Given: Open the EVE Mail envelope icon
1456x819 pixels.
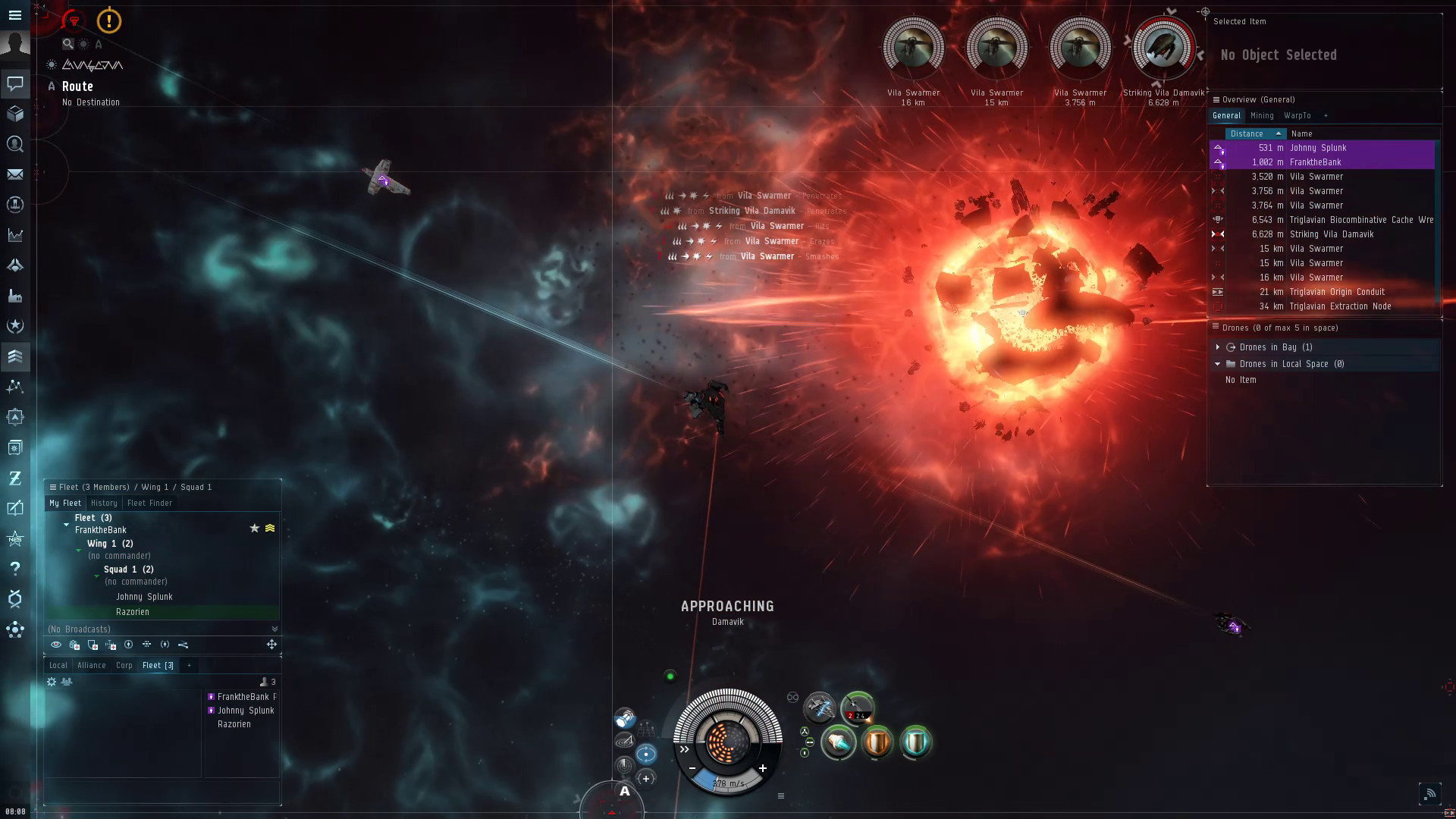Looking at the screenshot, I should 15,174.
